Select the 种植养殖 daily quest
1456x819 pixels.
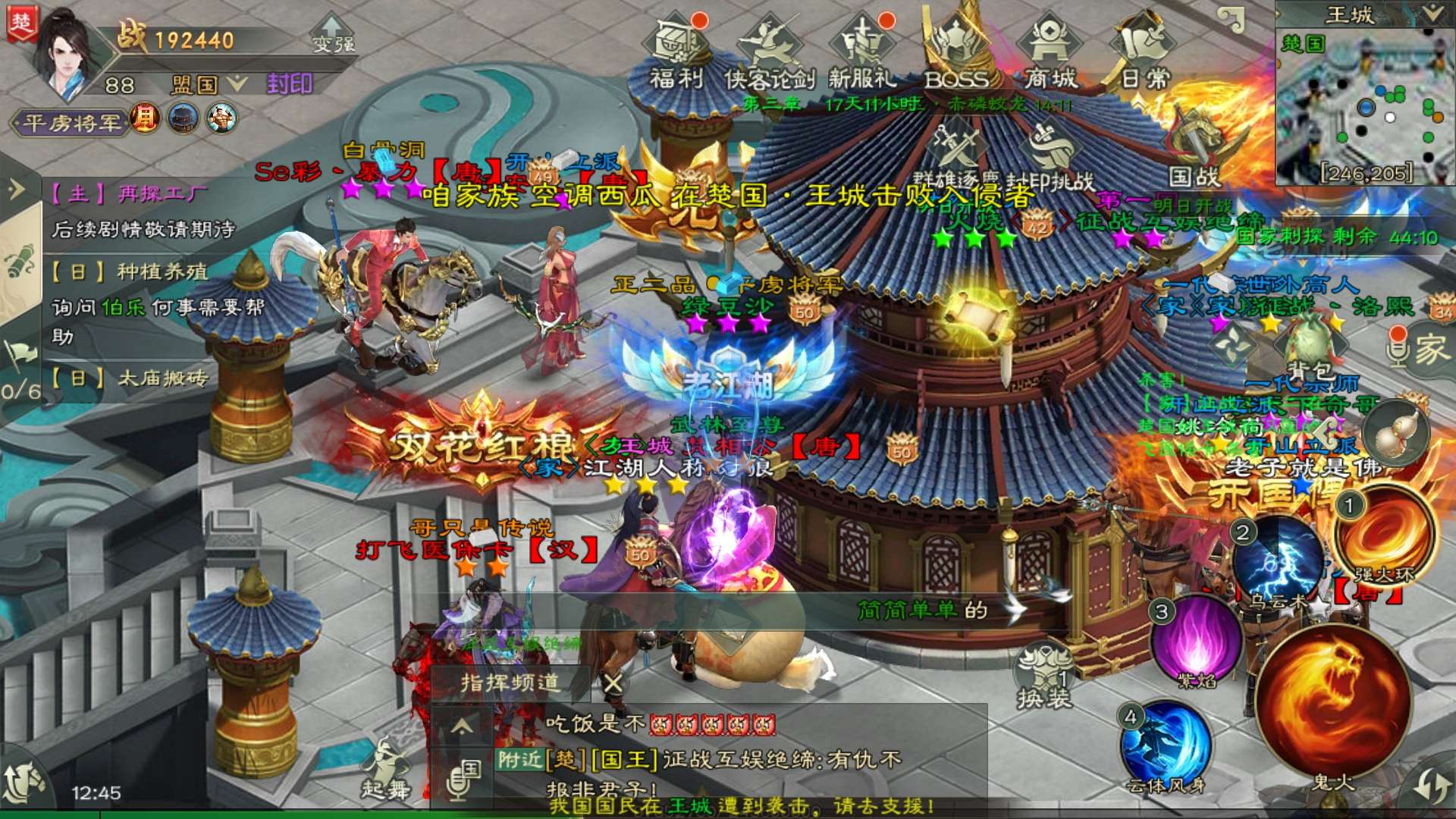(129, 271)
